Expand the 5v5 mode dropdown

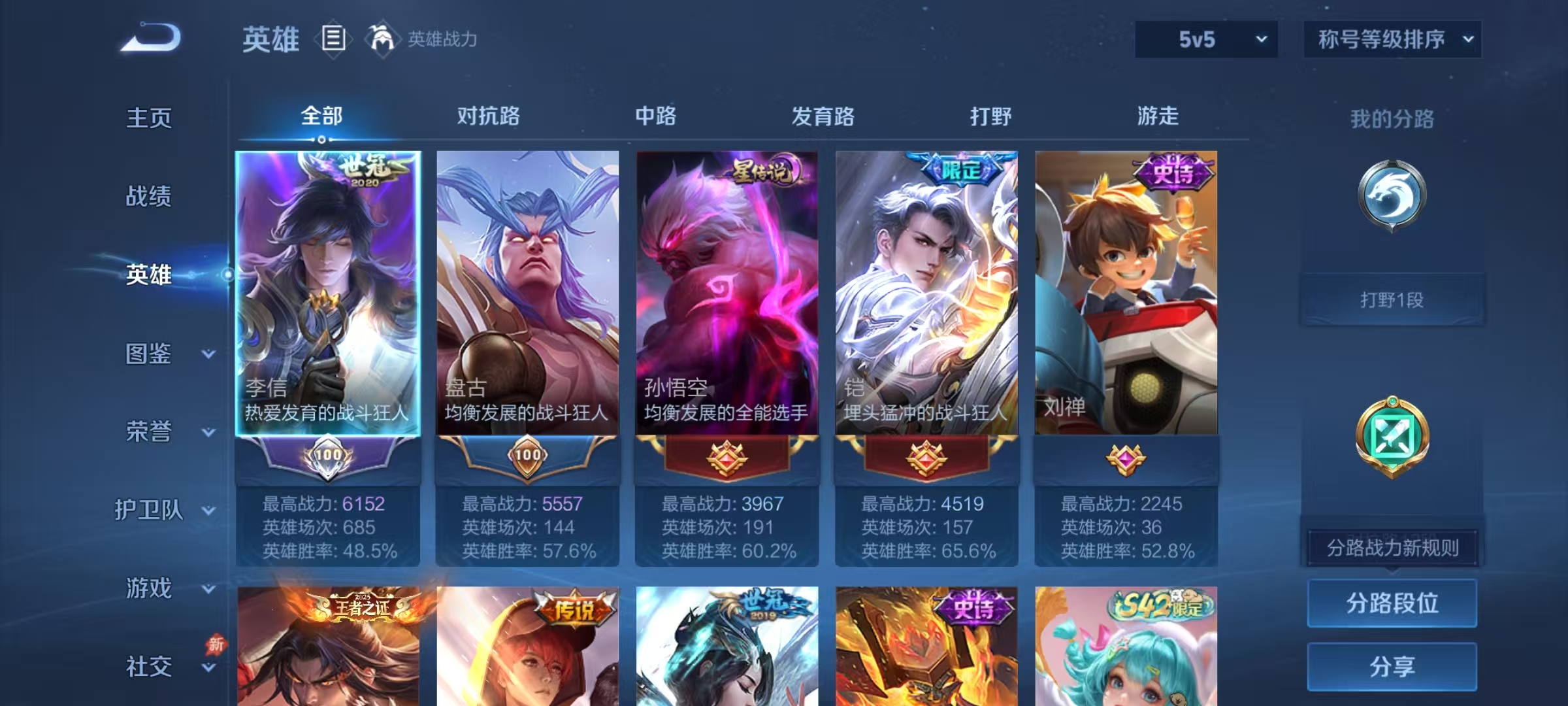click(x=1205, y=39)
